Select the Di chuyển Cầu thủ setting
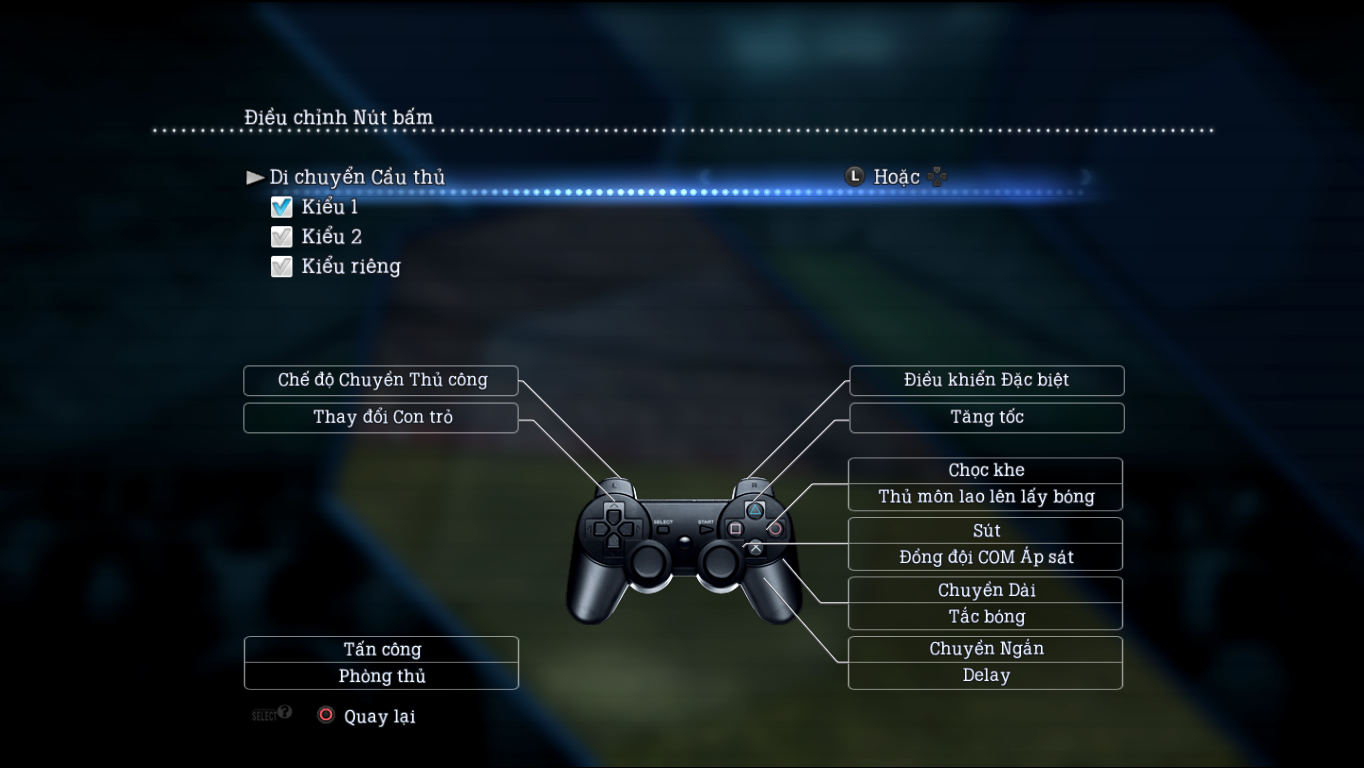The width and height of the screenshot is (1364, 768). coord(357,176)
